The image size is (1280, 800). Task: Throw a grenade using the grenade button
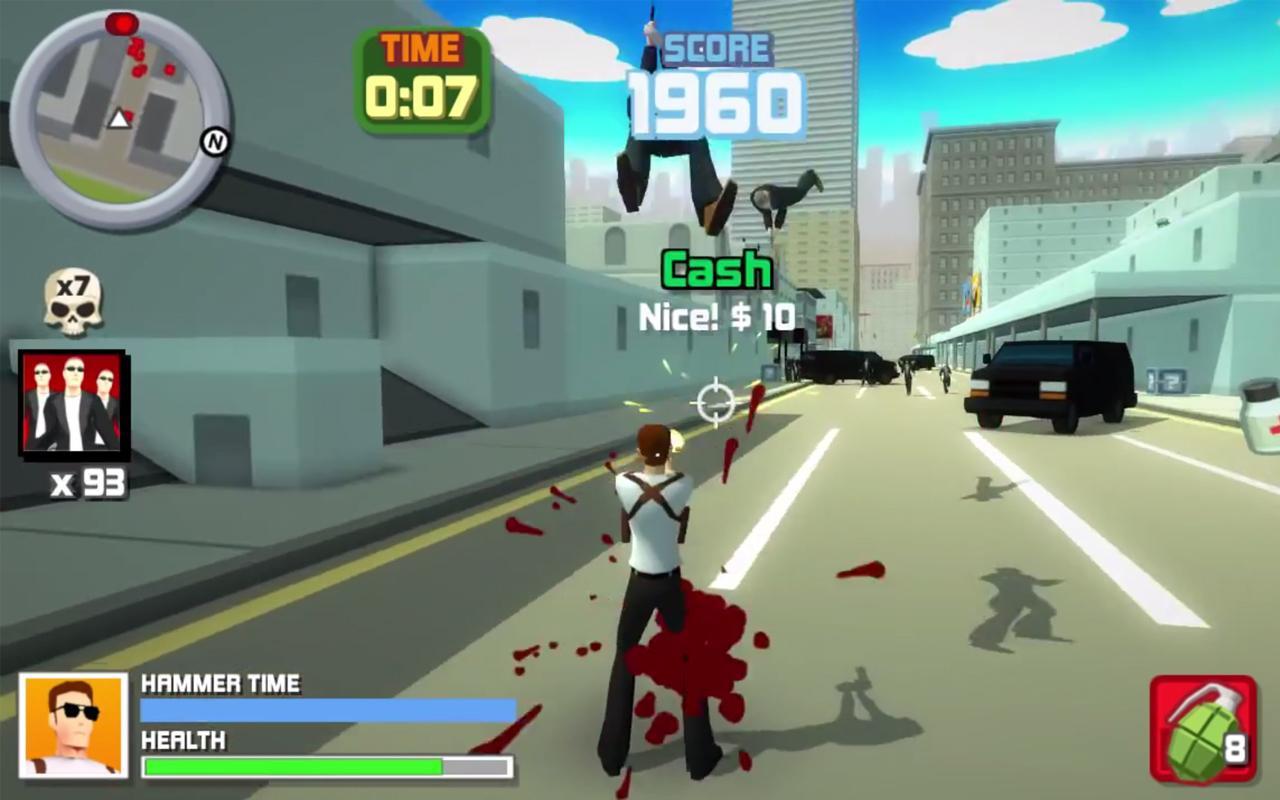tap(1203, 728)
